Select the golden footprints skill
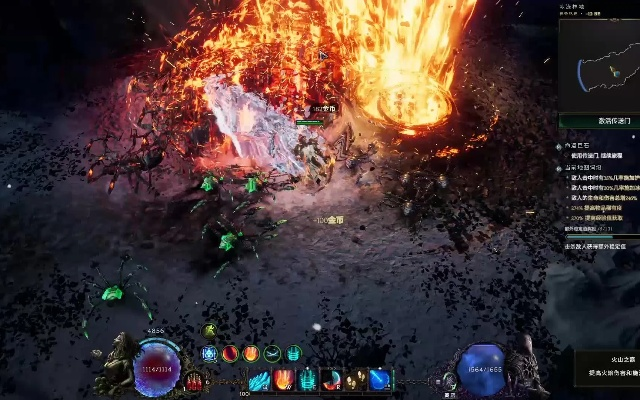The height and width of the screenshot is (400, 640). [356, 380]
